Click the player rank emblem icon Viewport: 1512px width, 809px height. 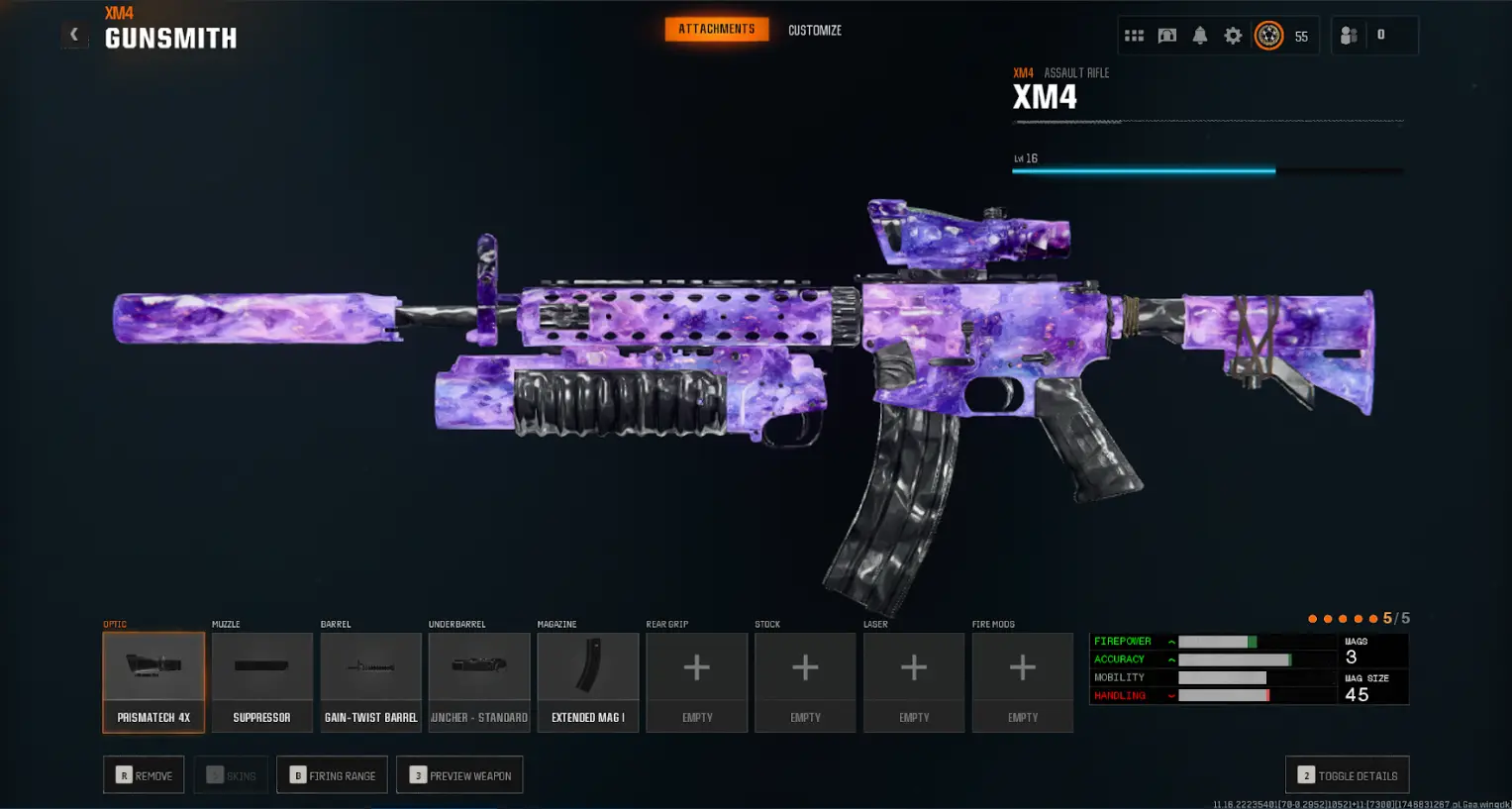click(1268, 36)
